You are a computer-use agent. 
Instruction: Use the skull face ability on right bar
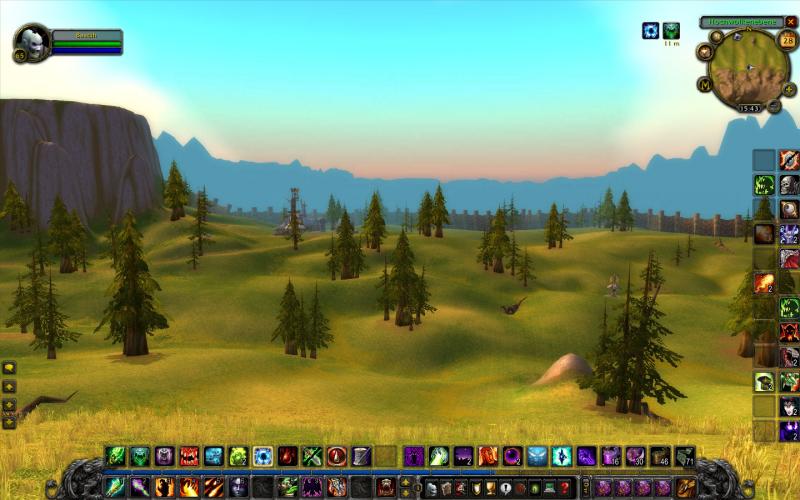[x=789, y=185]
